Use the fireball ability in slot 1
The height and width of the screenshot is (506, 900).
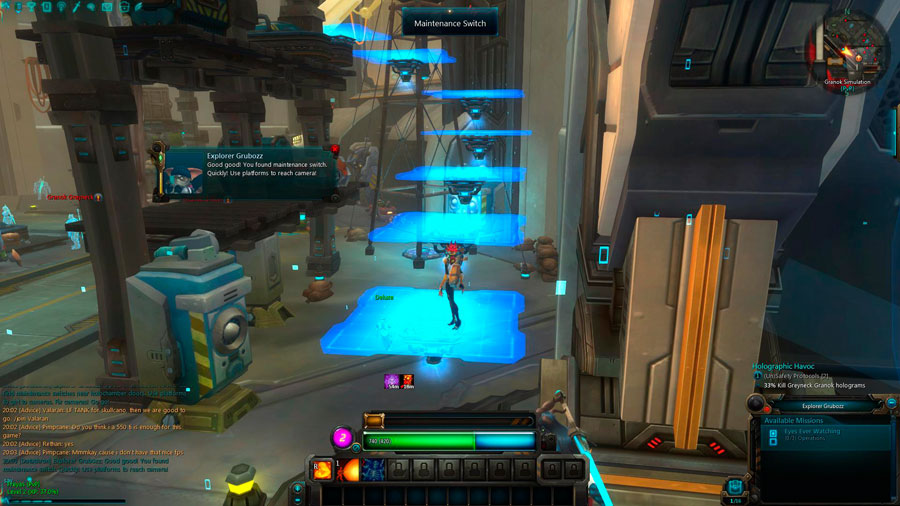348,469
